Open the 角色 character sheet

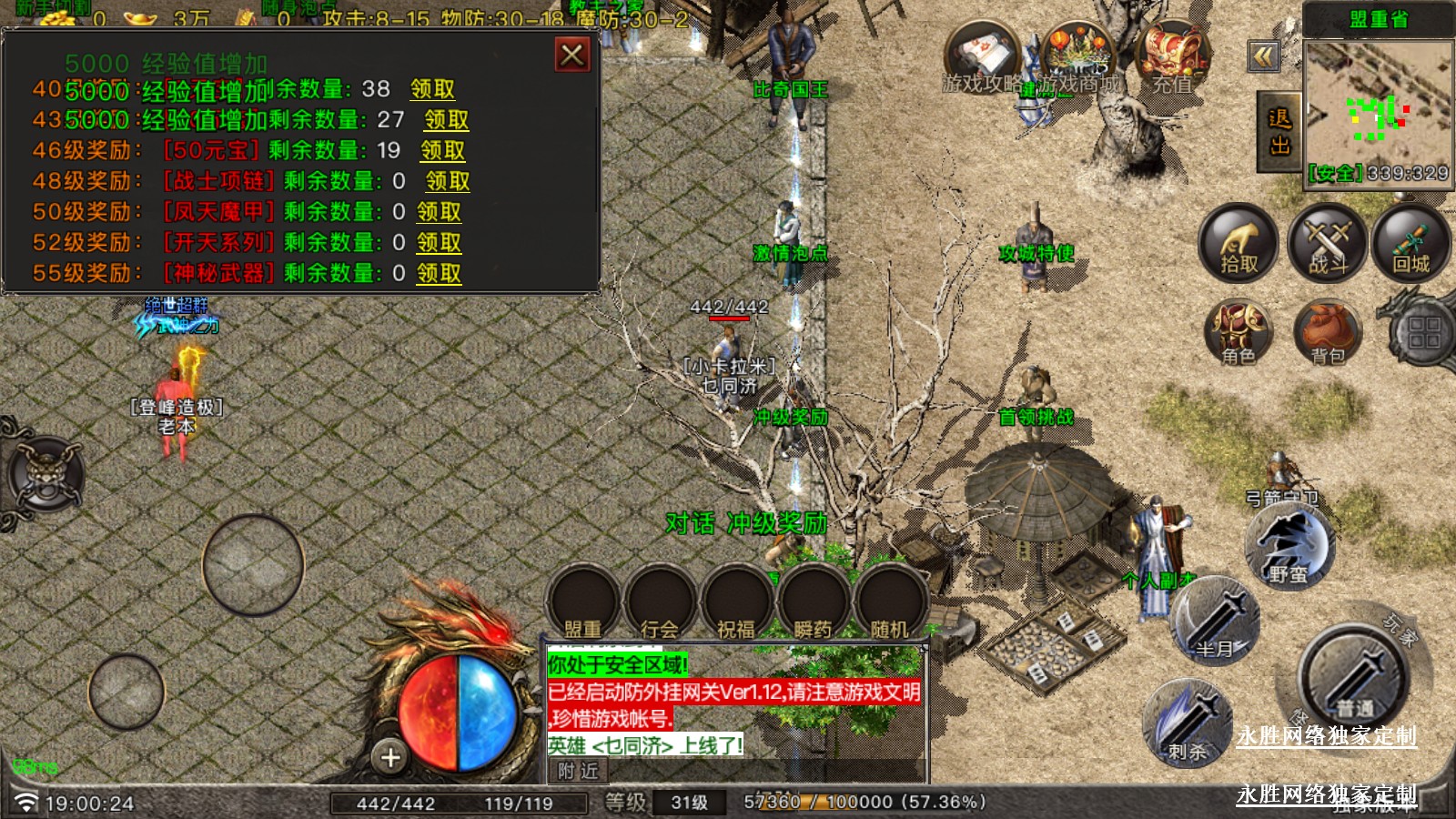[x=1238, y=332]
